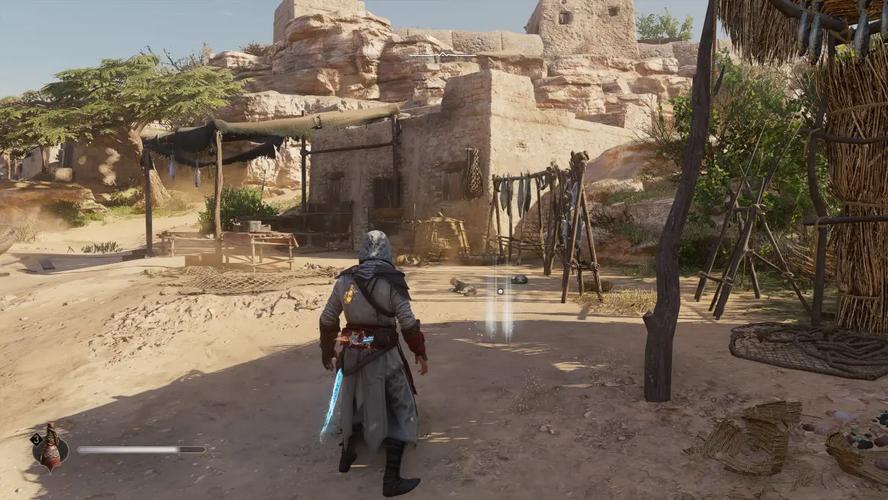The height and width of the screenshot is (500, 888).
Task: Select the red elixir flask icon
Action: [x=49, y=450]
